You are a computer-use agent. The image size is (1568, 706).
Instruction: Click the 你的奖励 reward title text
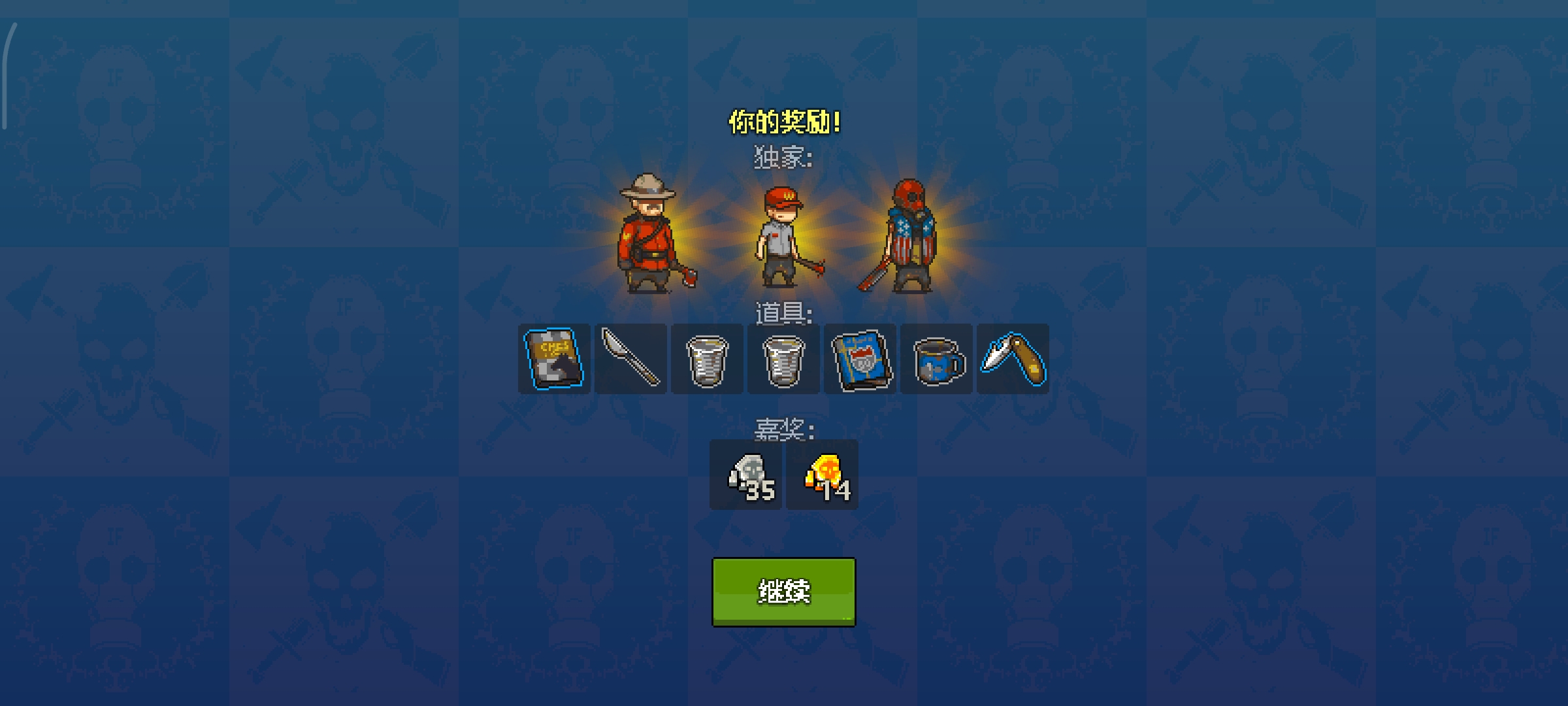[783, 121]
